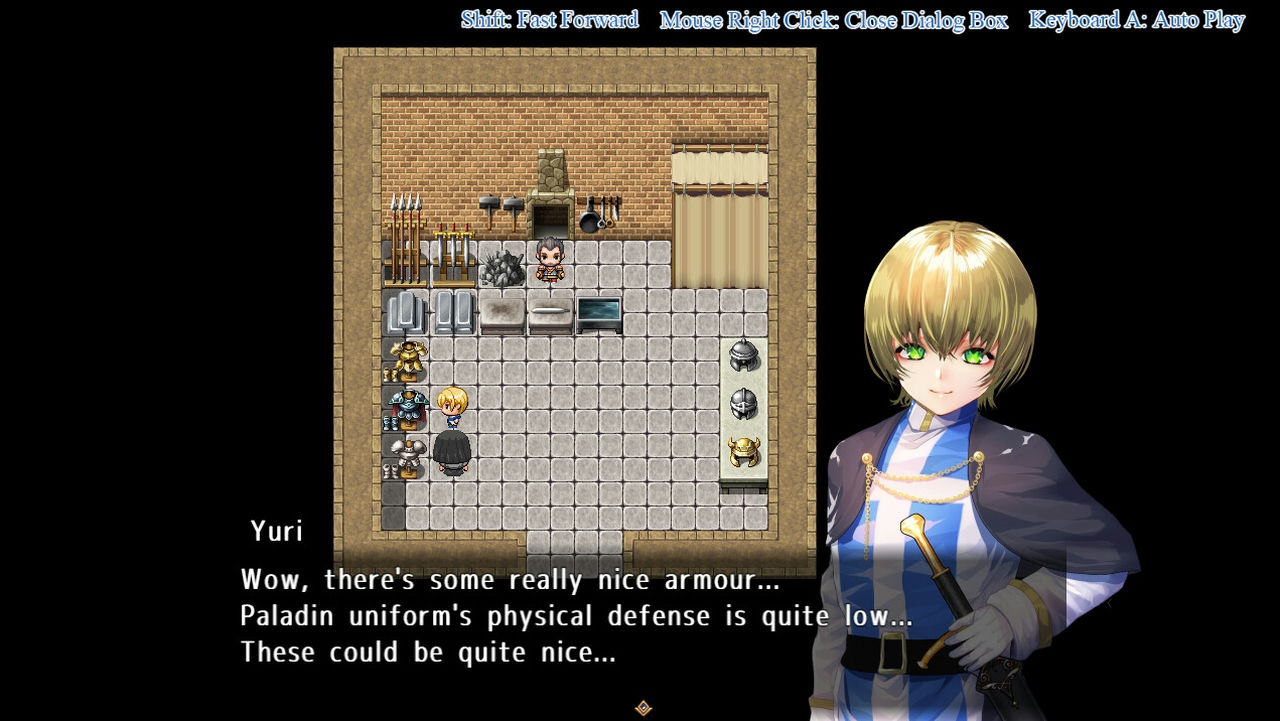Click the Mouse Right Click: Close Dialog Box hint
This screenshot has height=721, width=1280.
pos(832,19)
